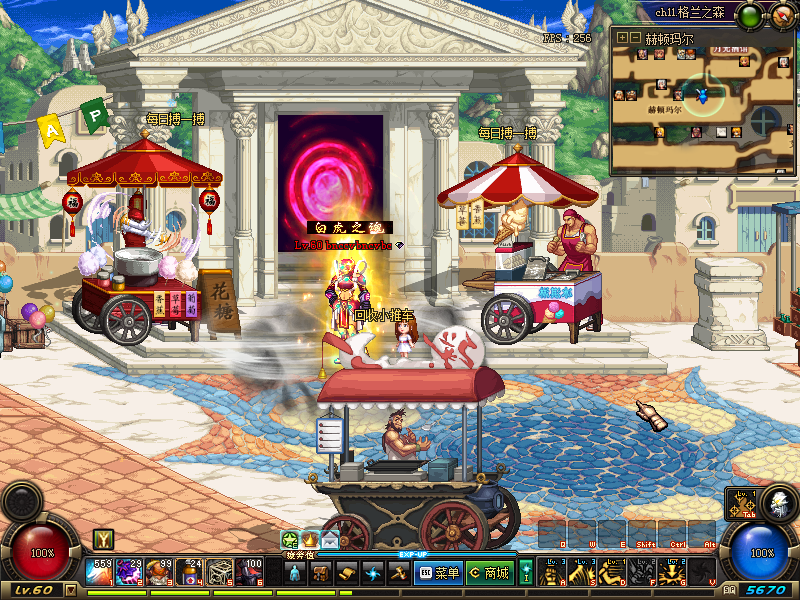Open the treasure chest inventory icon
Screen dimensions: 800x600
pos(321,573)
